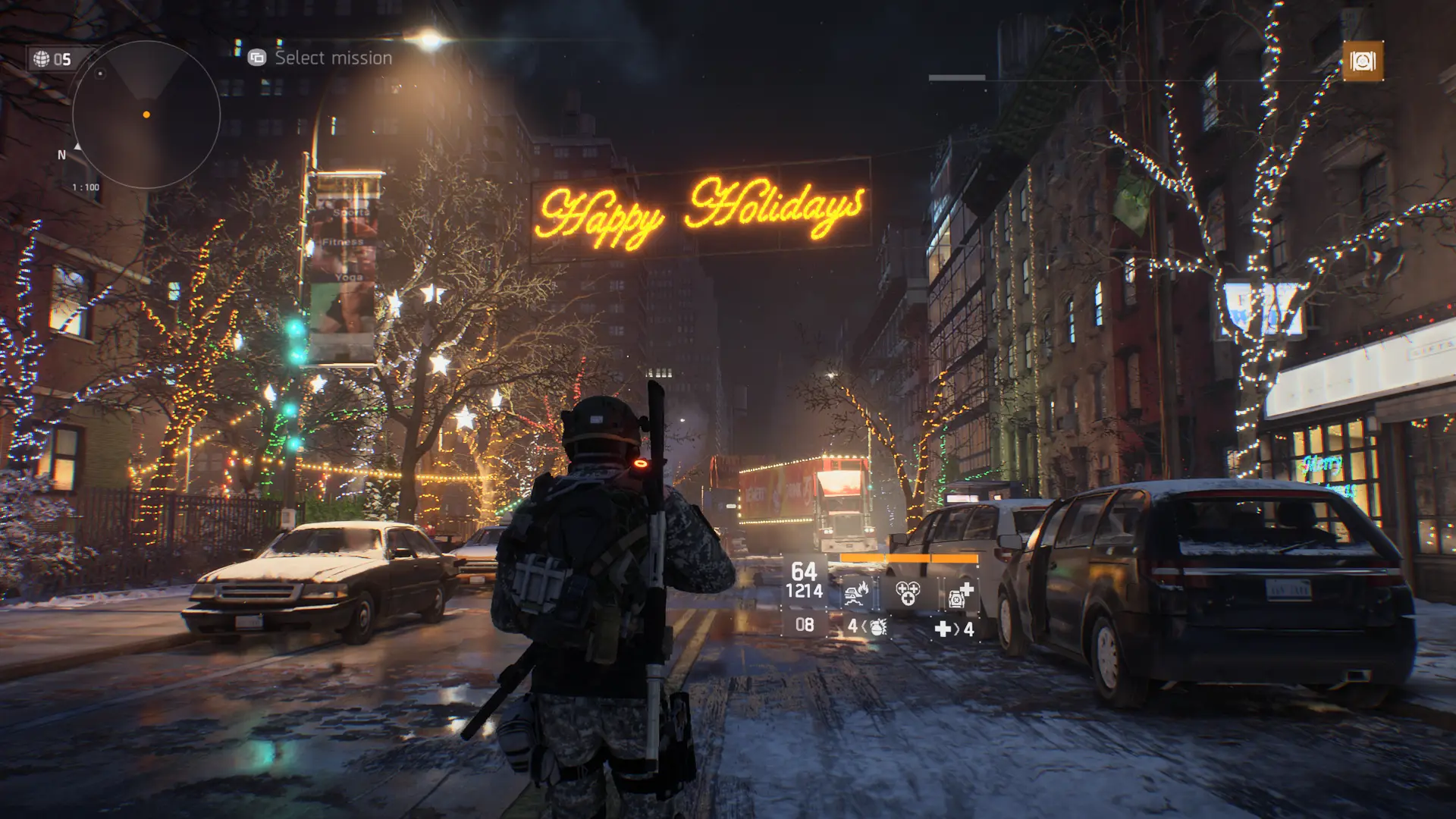Use a medkit via the white cross icon
1456x819 pixels.
943,629
